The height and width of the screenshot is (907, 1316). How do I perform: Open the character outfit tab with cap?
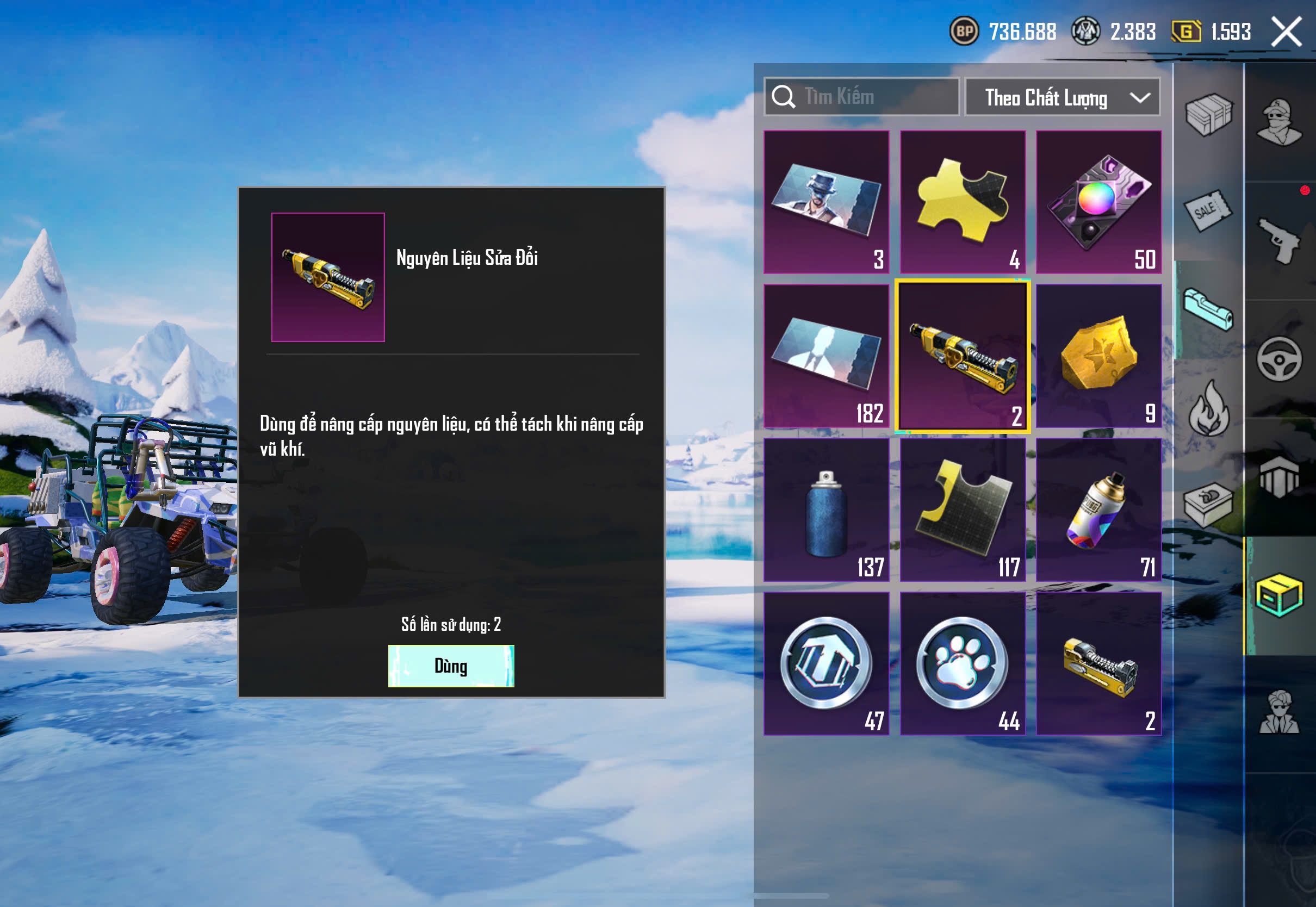point(1279,122)
